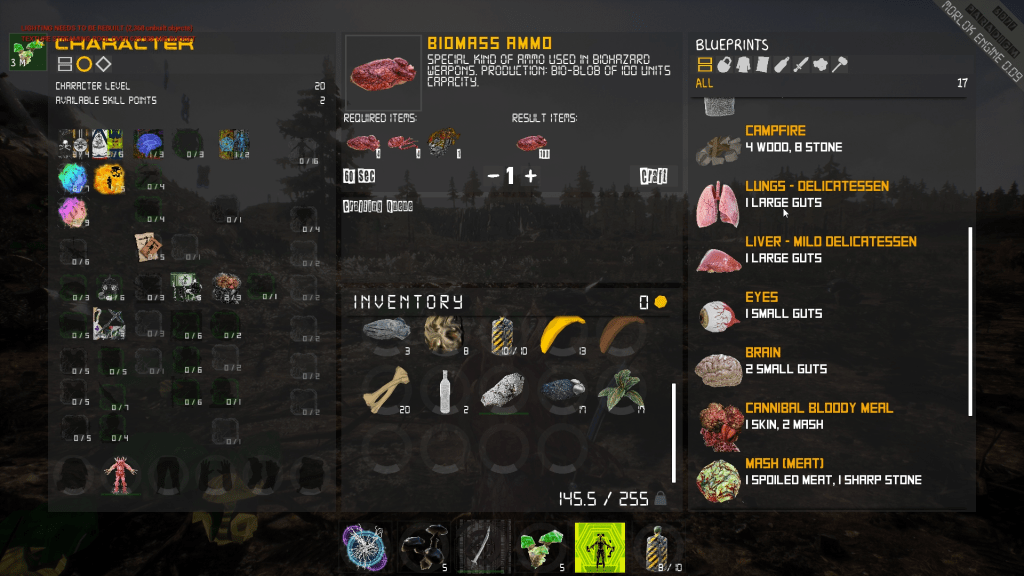Screen dimensions: 1024x576
Task: Select the blue brain skill icon
Action: click(x=149, y=144)
